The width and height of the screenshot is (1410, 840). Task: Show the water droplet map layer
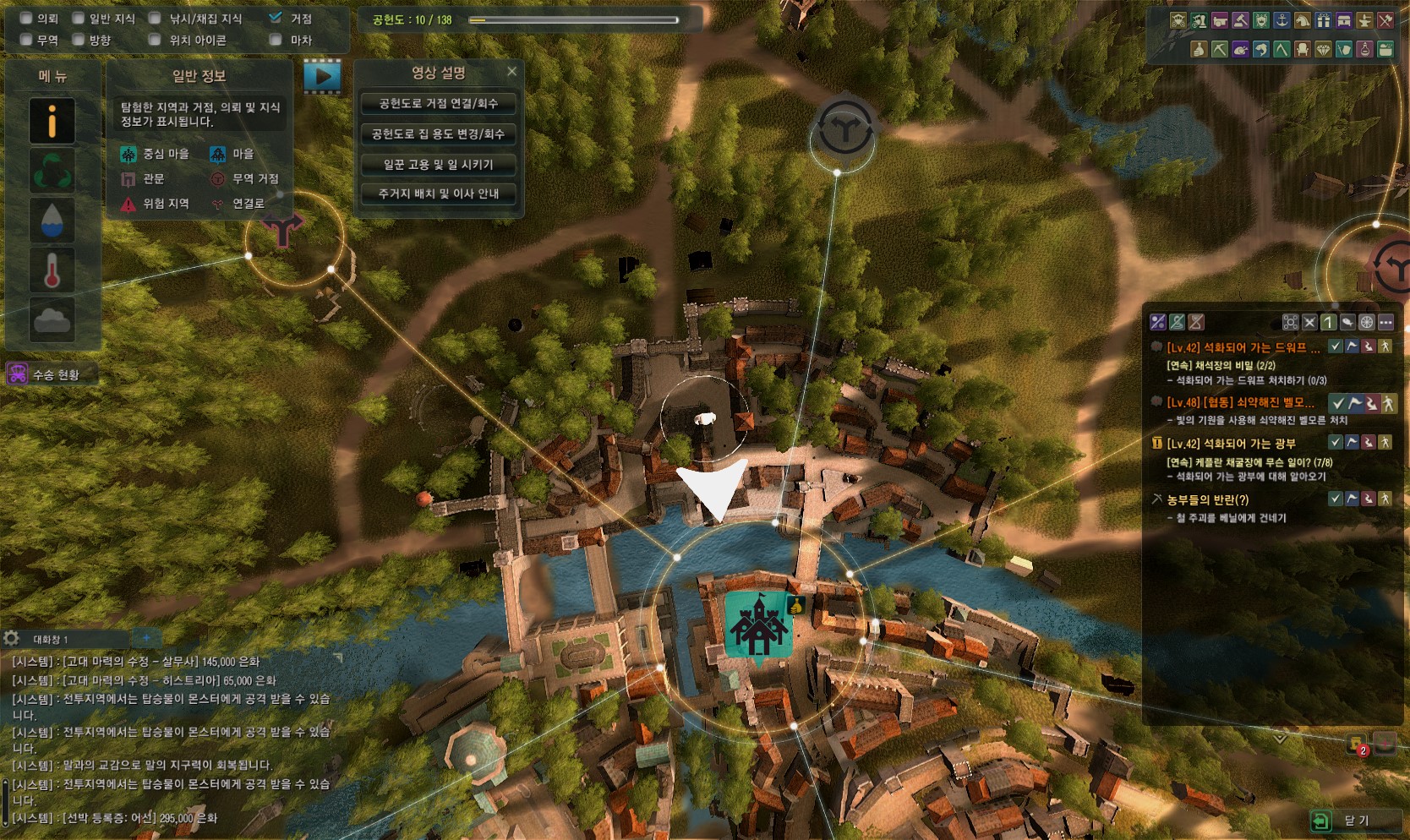[52, 221]
